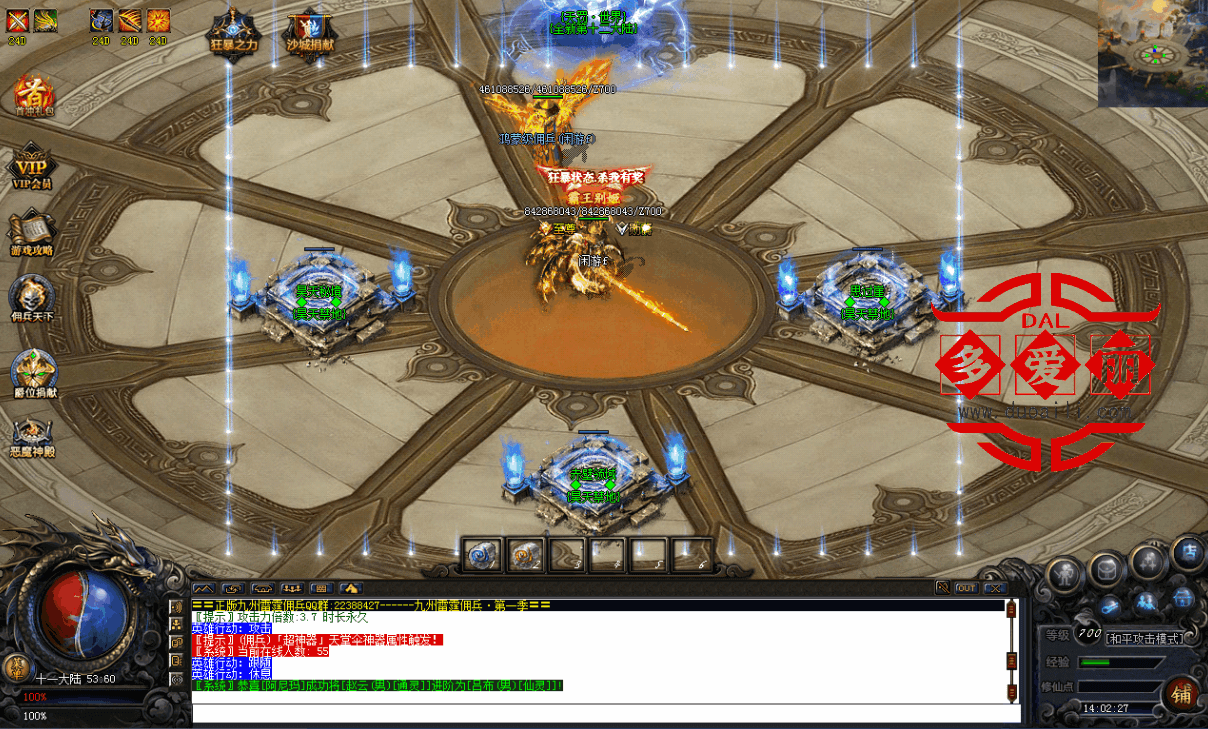This screenshot has height=729, width=1208.
Task: Click the minimap in the corner
Action: tap(1152, 53)
